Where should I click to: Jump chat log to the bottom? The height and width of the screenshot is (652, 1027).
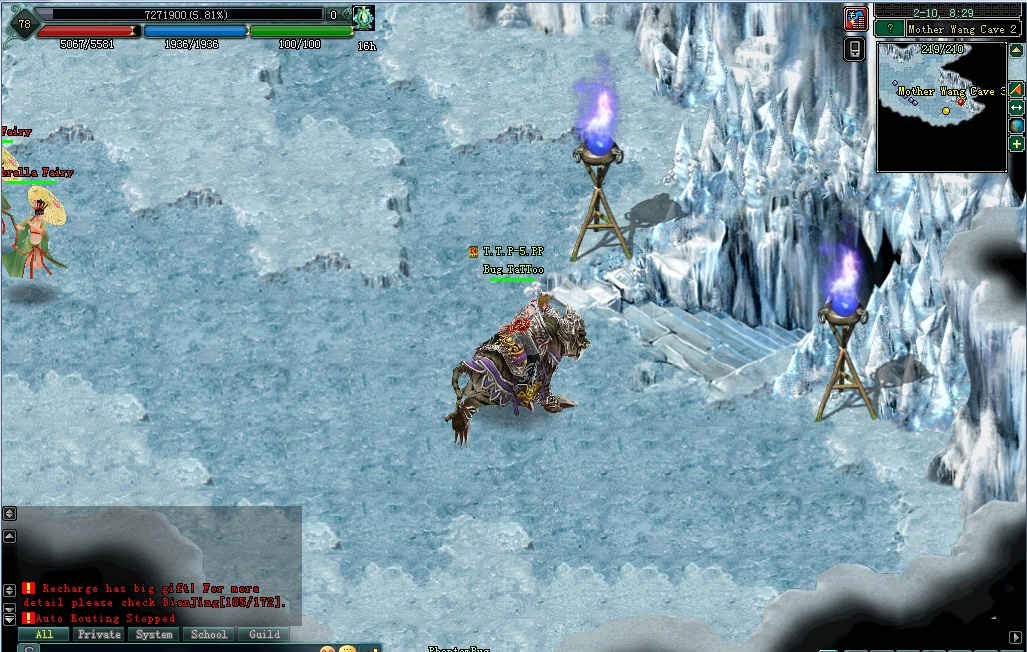(x=9, y=619)
